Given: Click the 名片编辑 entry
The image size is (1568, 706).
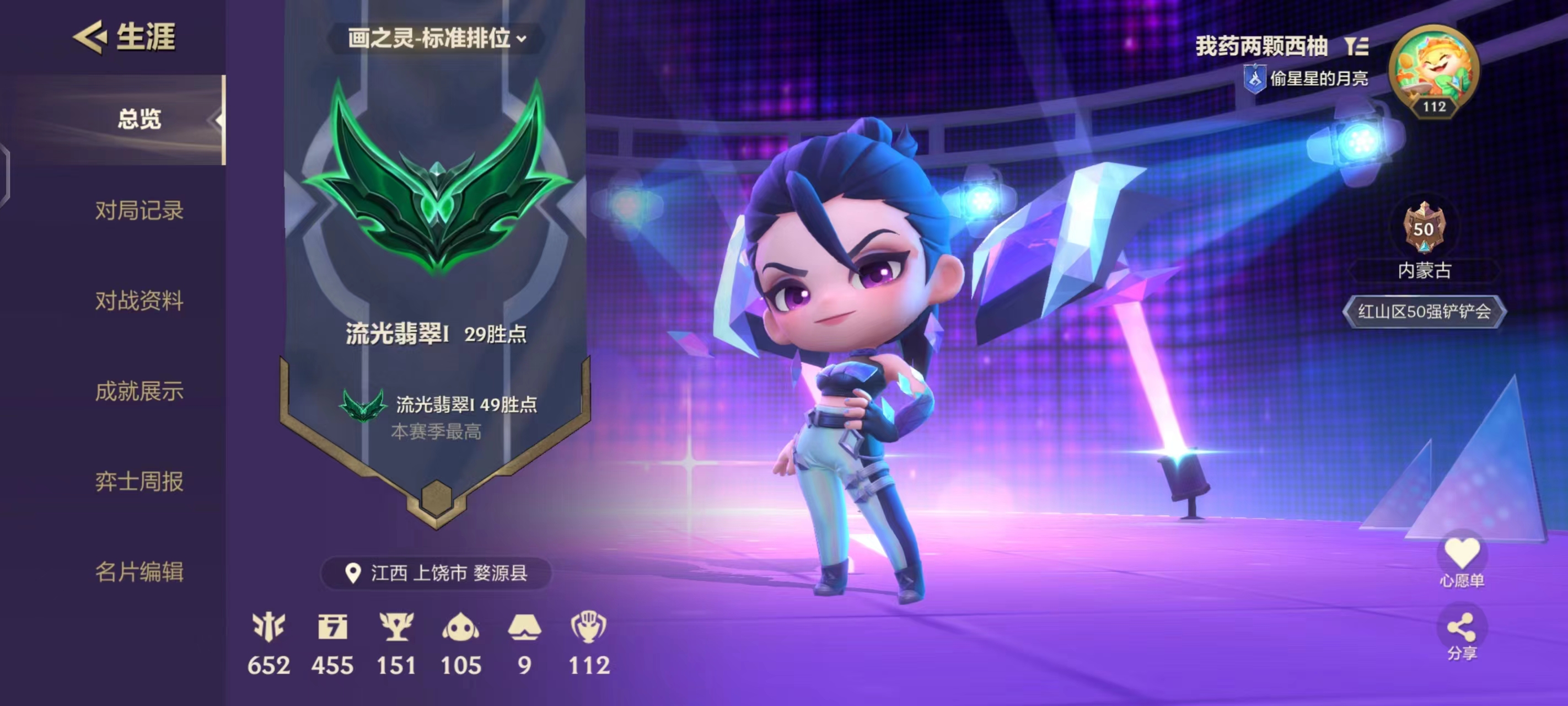Looking at the screenshot, I should pyautogui.click(x=139, y=571).
